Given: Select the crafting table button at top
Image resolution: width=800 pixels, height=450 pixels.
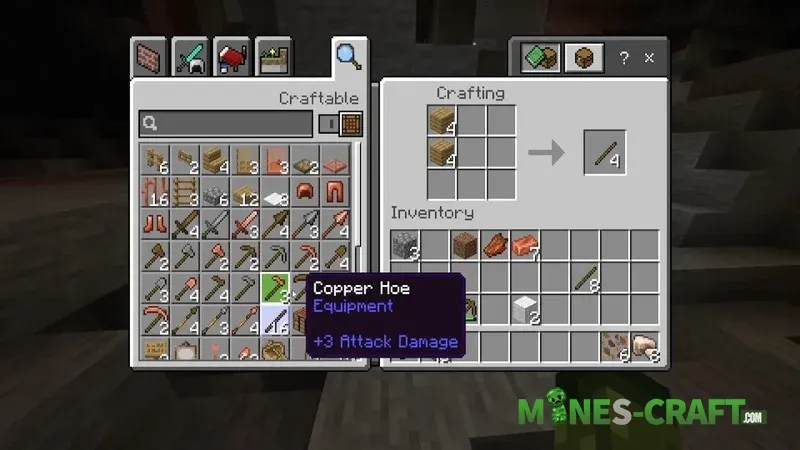Looking at the screenshot, I should [583, 59].
